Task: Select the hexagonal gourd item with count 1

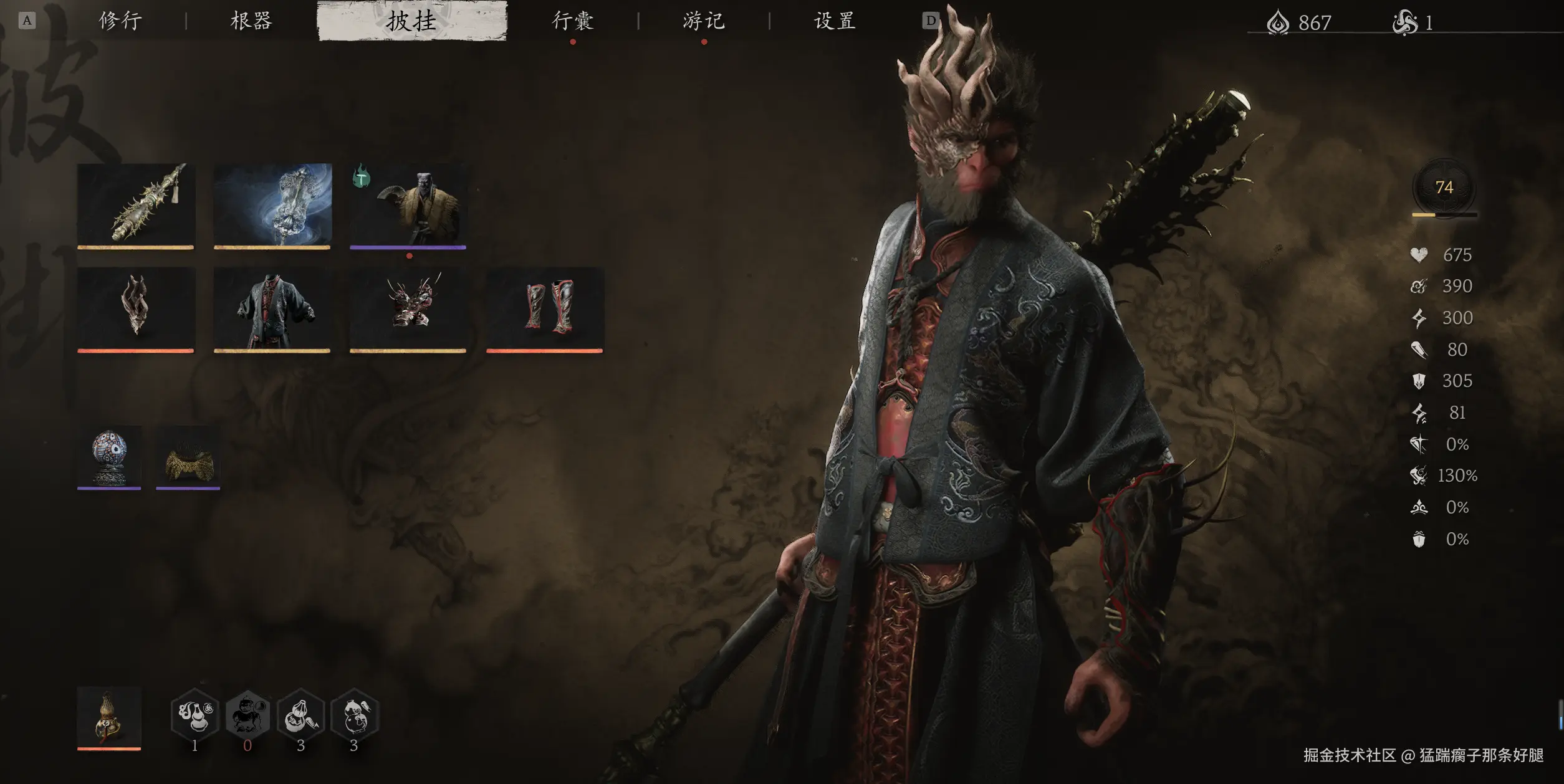Action: (x=194, y=715)
